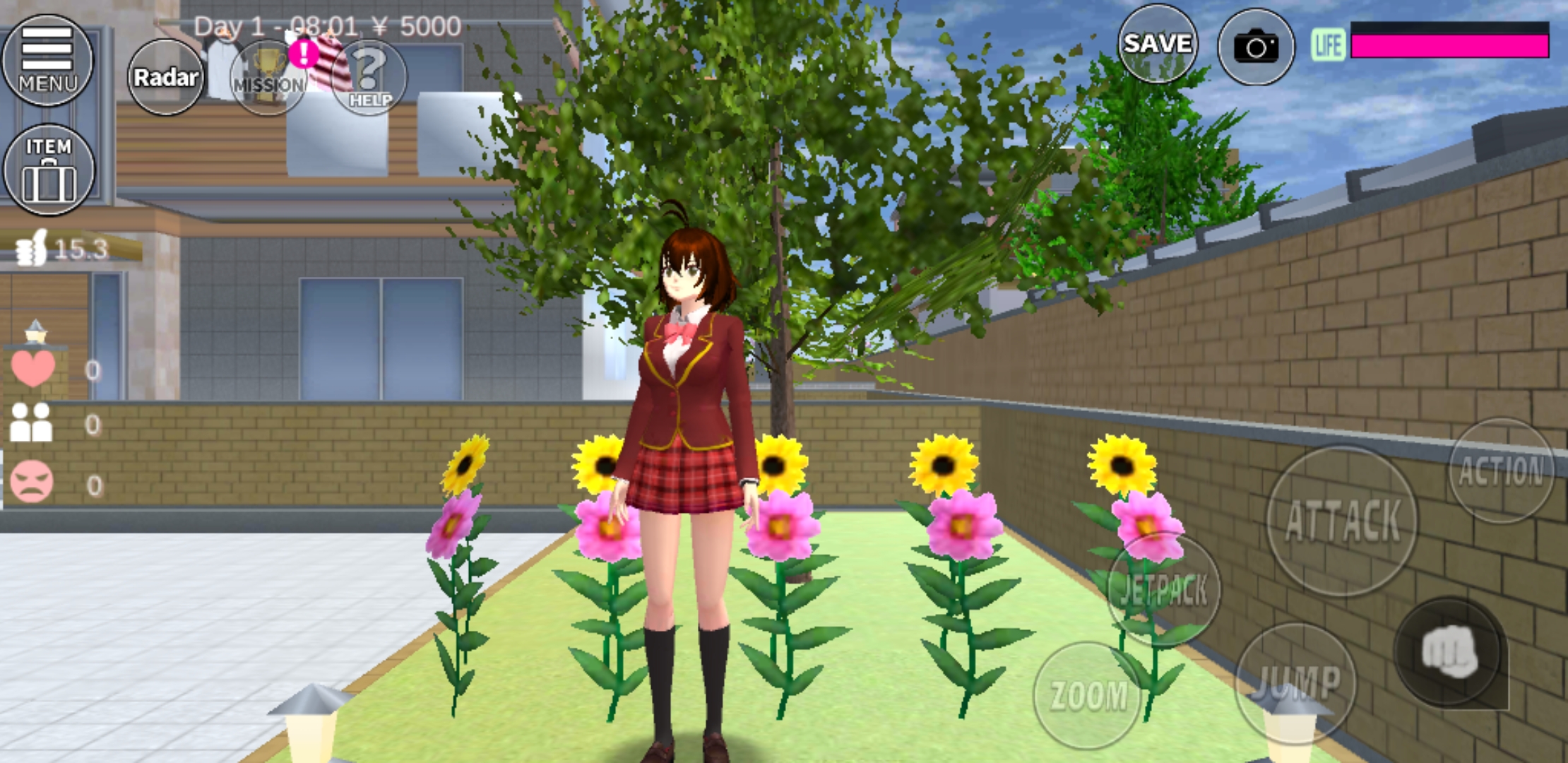Activate the JETPACK button
The image size is (1568, 763).
[x=1163, y=590]
